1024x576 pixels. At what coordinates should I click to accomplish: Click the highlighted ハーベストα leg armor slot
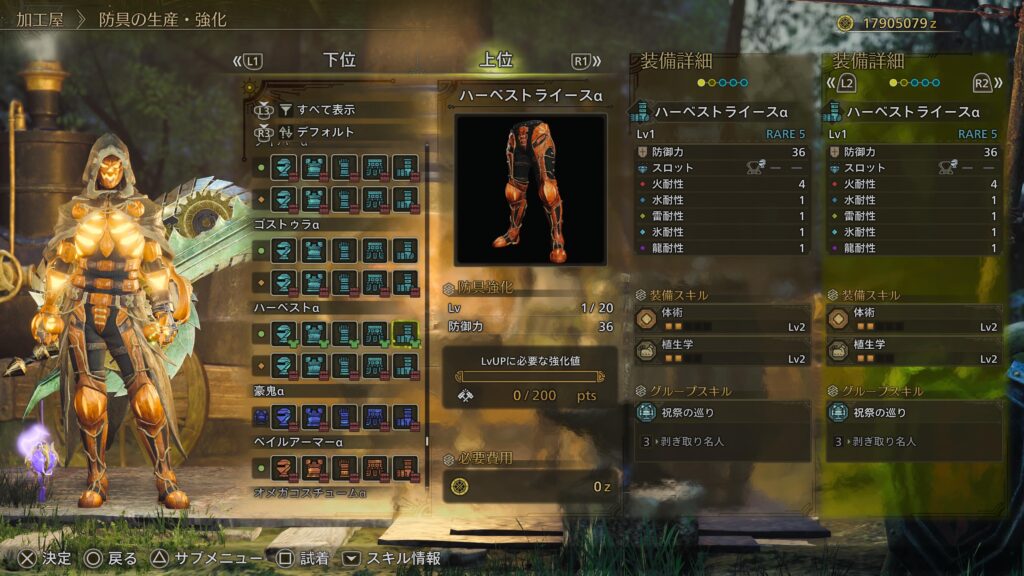tap(405, 333)
